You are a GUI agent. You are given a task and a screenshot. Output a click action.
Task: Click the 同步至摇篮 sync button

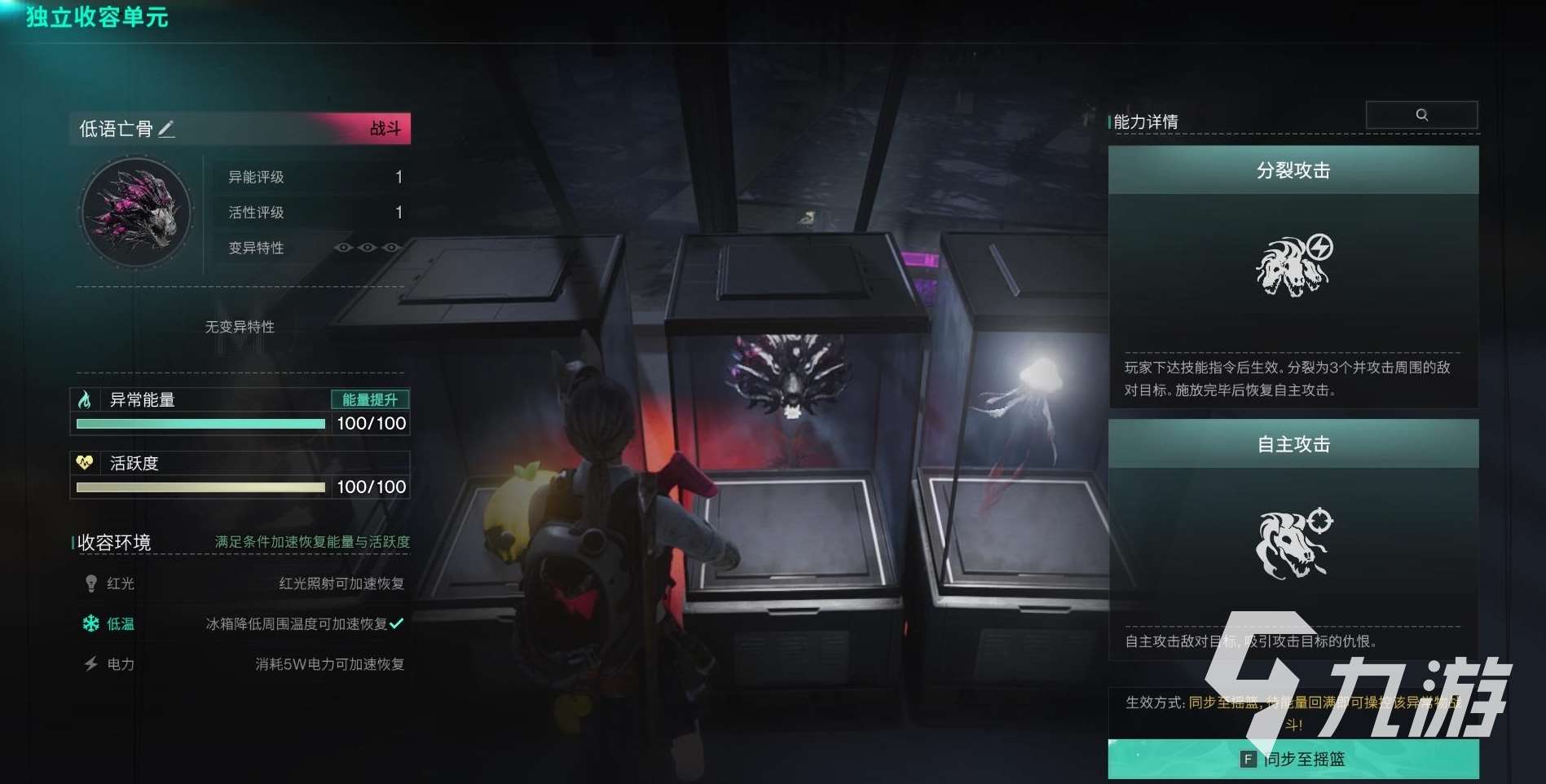click(x=1293, y=760)
